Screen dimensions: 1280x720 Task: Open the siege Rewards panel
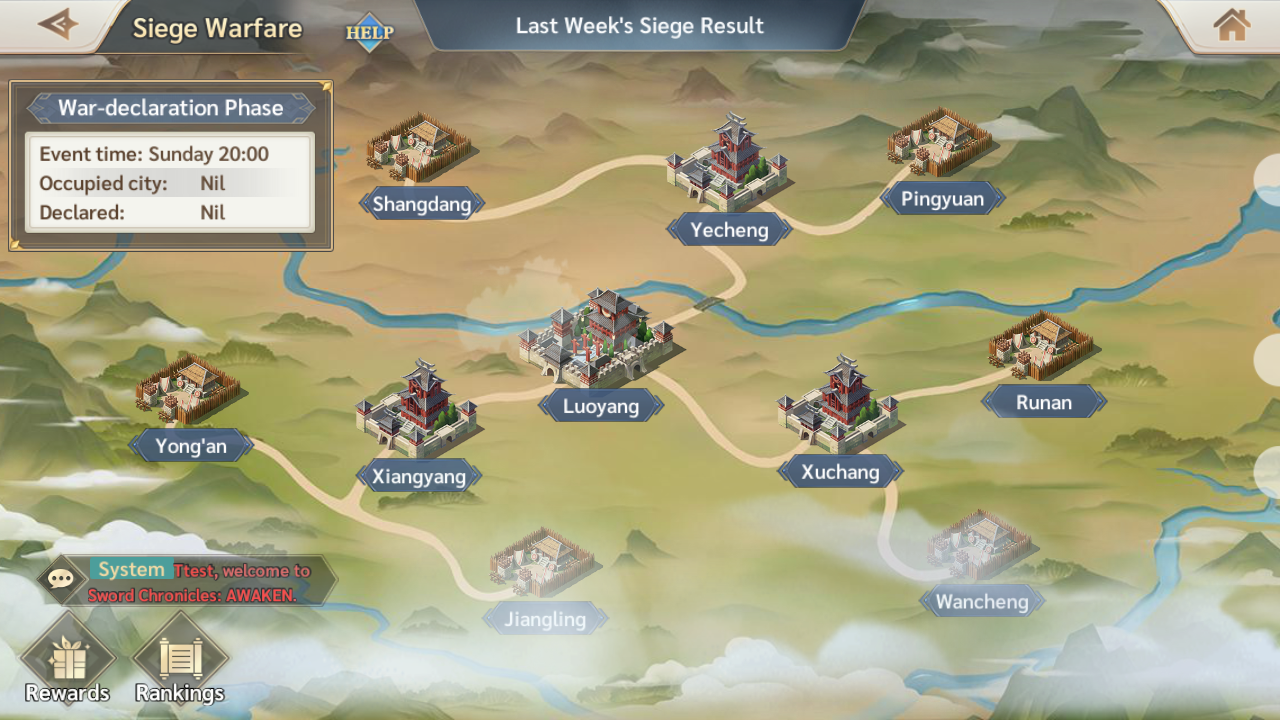point(68,662)
